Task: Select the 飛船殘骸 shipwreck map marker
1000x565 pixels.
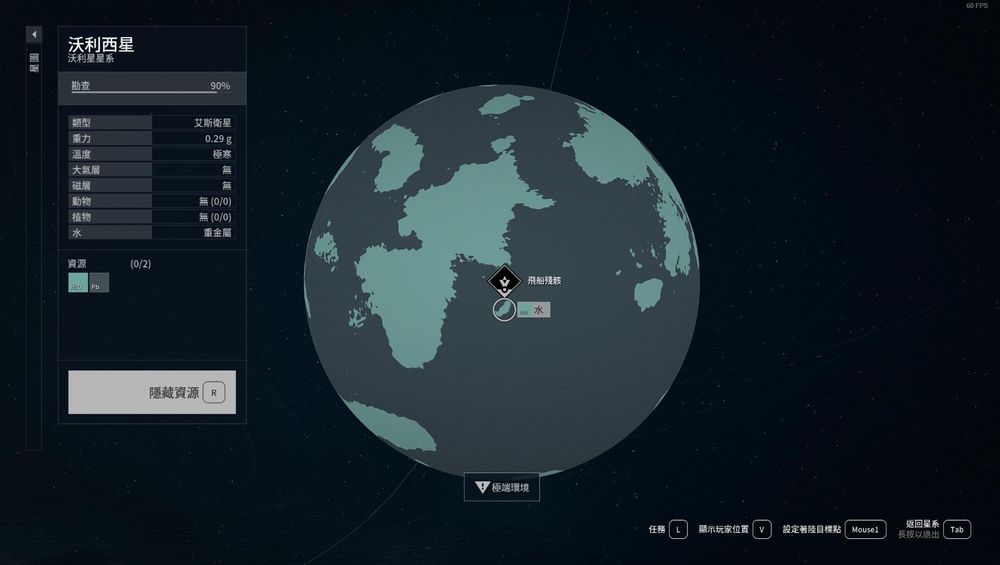Action: click(503, 282)
